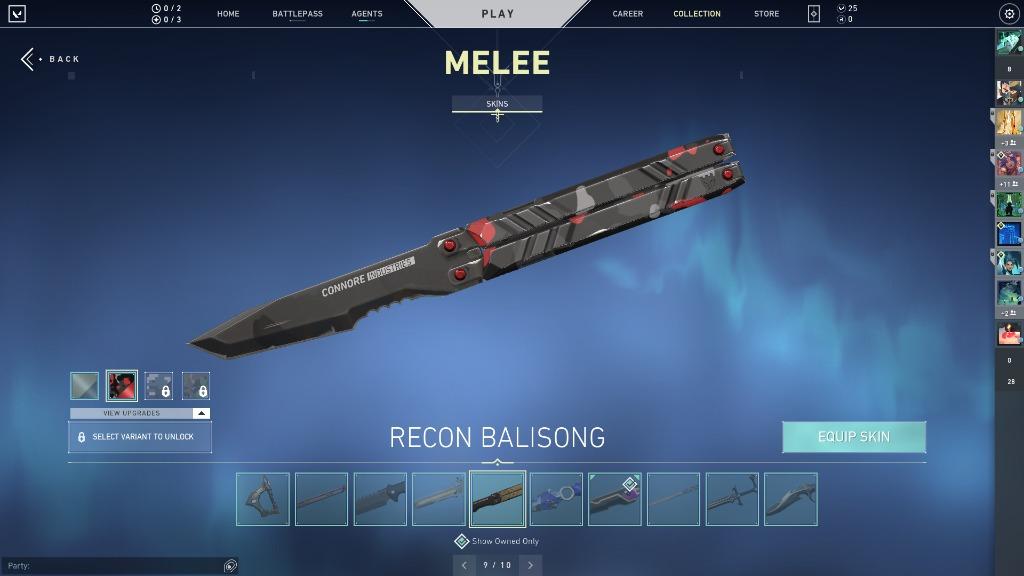Select the red camo variant swatch
Image resolution: width=1024 pixels, height=576 pixels.
(x=122, y=386)
